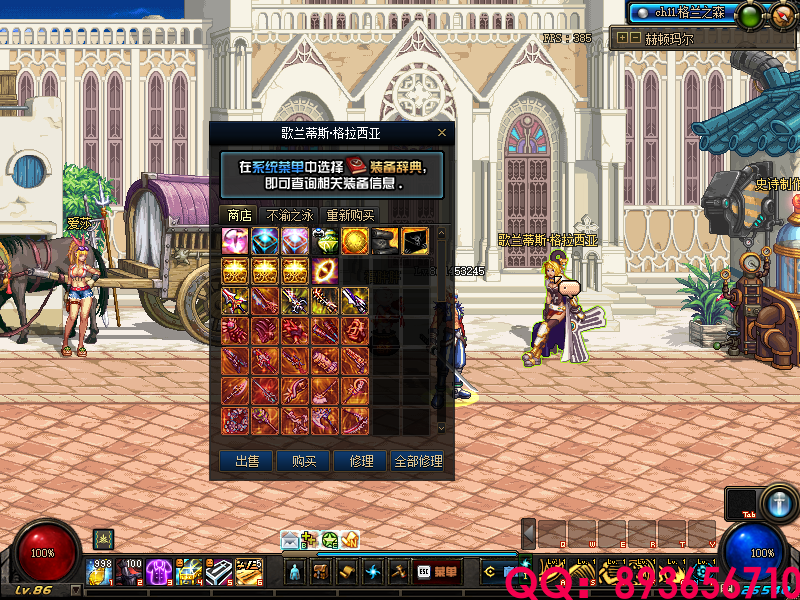
Task: Repair everything with 全部修理
Action: 418,461
